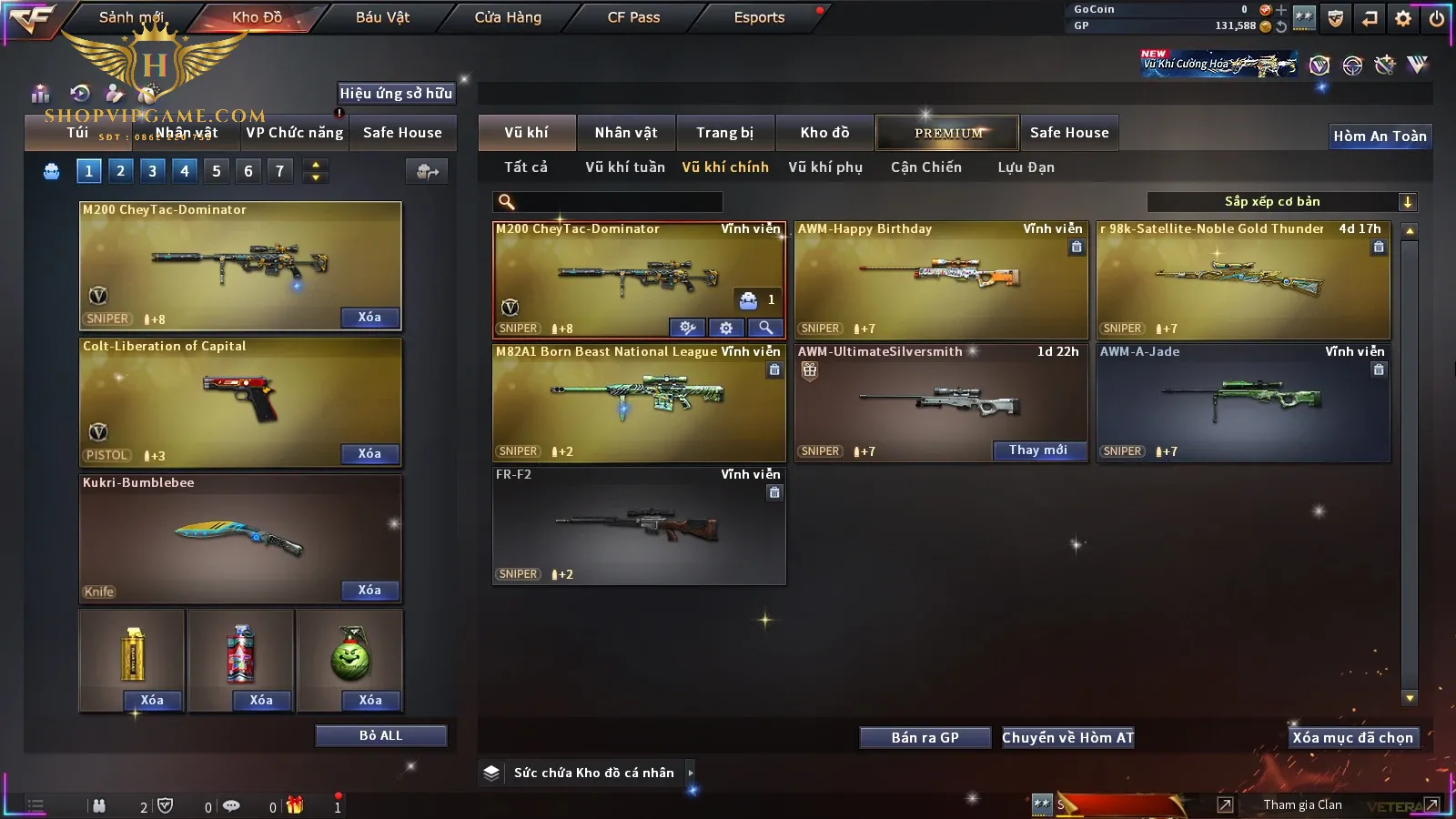
Task: Open the CF Pass menu
Action: (633, 17)
